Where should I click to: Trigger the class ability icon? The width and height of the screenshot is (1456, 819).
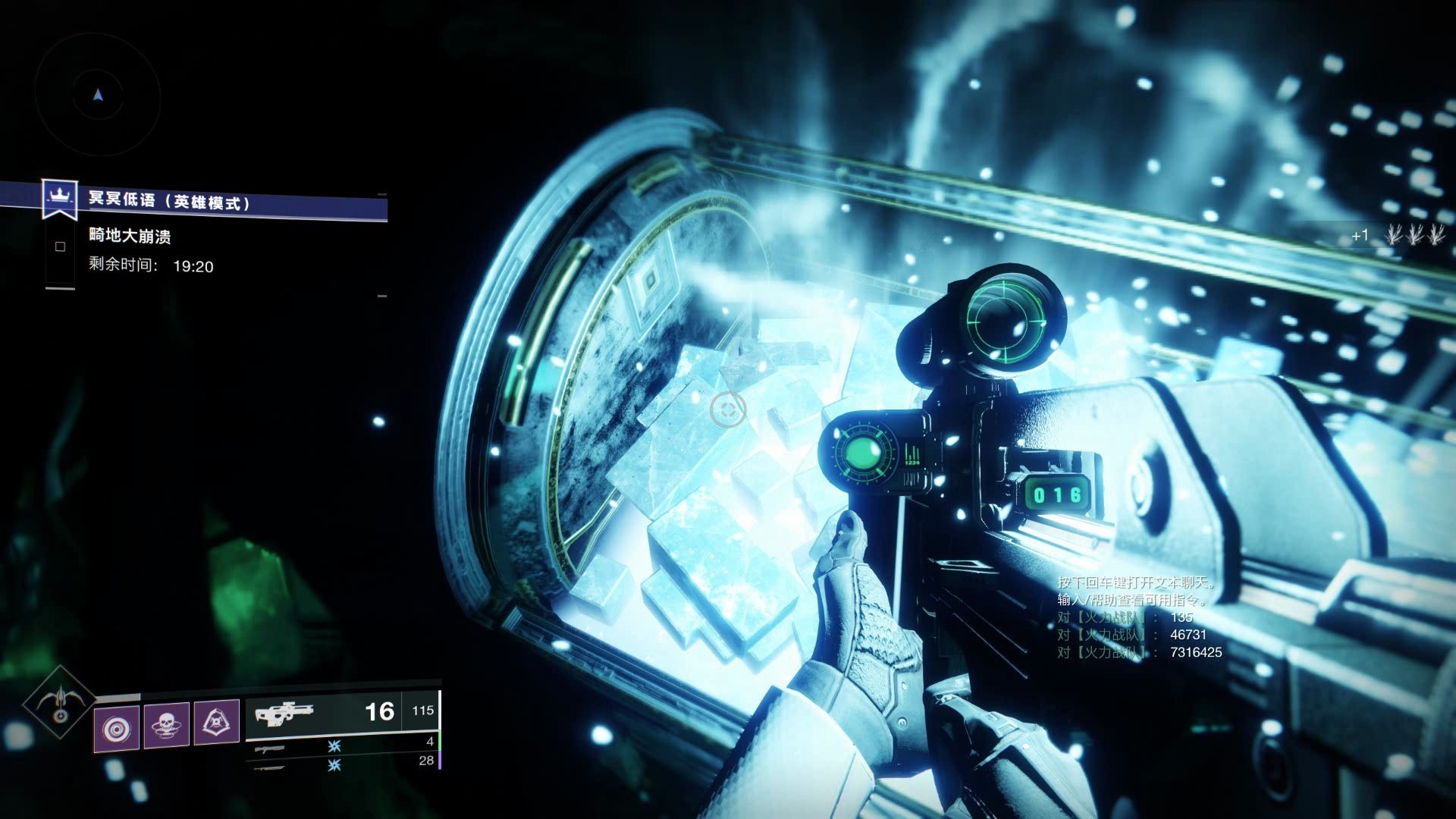tap(216, 723)
